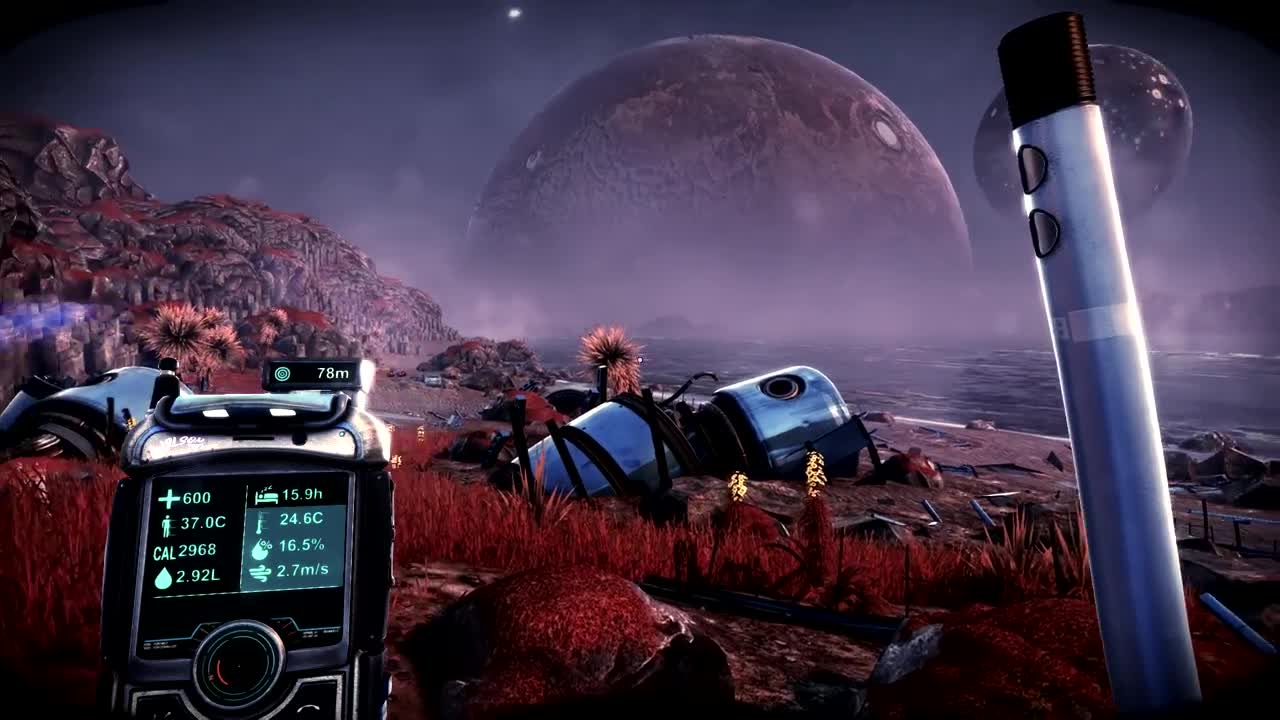Select the water droplet hydration icon
This screenshot has height=720, width=1280.
[164, 578]
